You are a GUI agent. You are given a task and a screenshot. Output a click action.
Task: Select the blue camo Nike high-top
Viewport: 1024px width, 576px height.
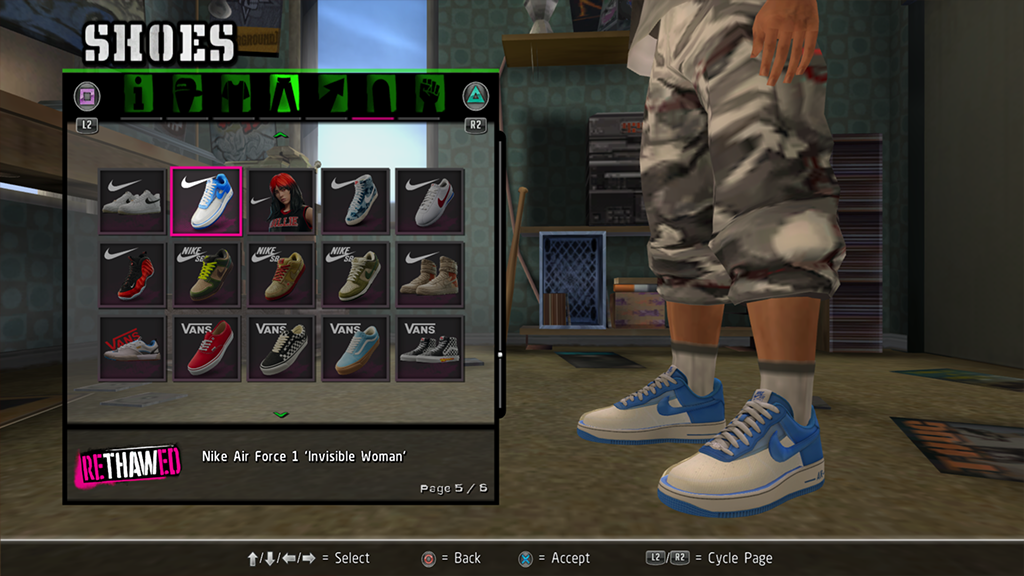pyautogui.click(x=355, y=201)
